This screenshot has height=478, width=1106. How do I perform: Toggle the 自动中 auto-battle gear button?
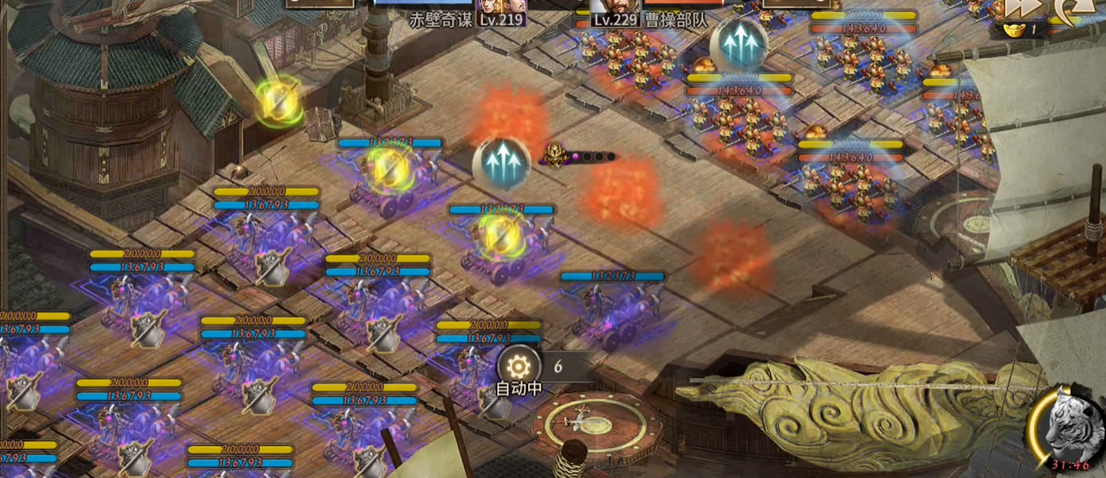pos(519,366)
